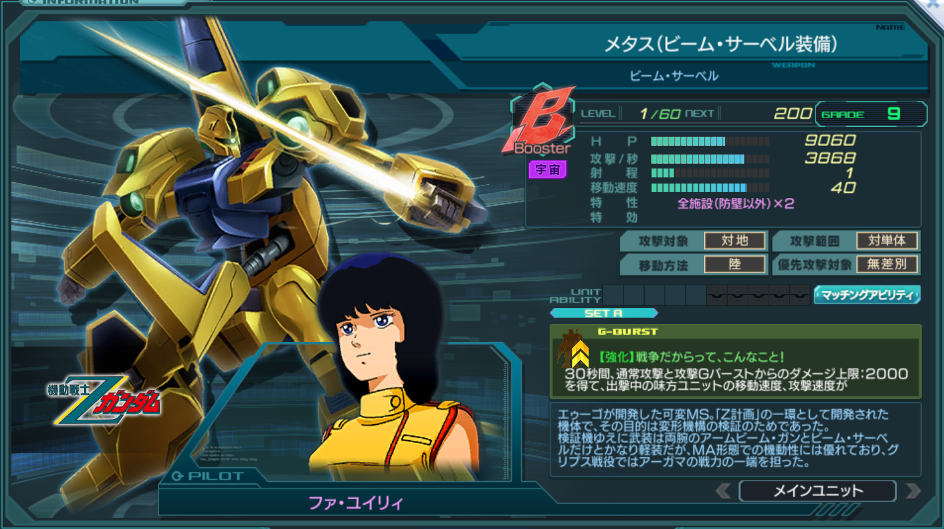
Task: Click the left arrow beside メインユニット
Action: click(724, 491)
